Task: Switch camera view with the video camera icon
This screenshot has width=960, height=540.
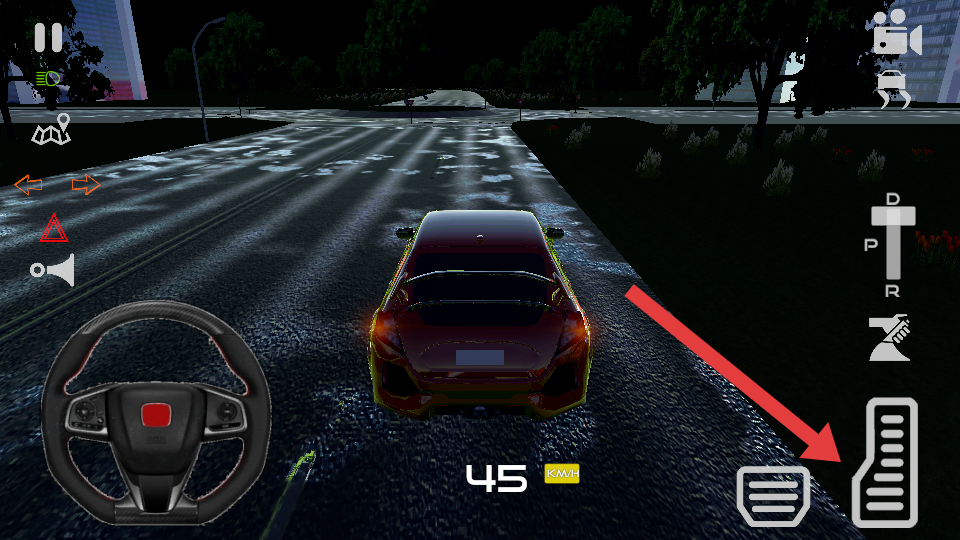Action: coord(895,33)
